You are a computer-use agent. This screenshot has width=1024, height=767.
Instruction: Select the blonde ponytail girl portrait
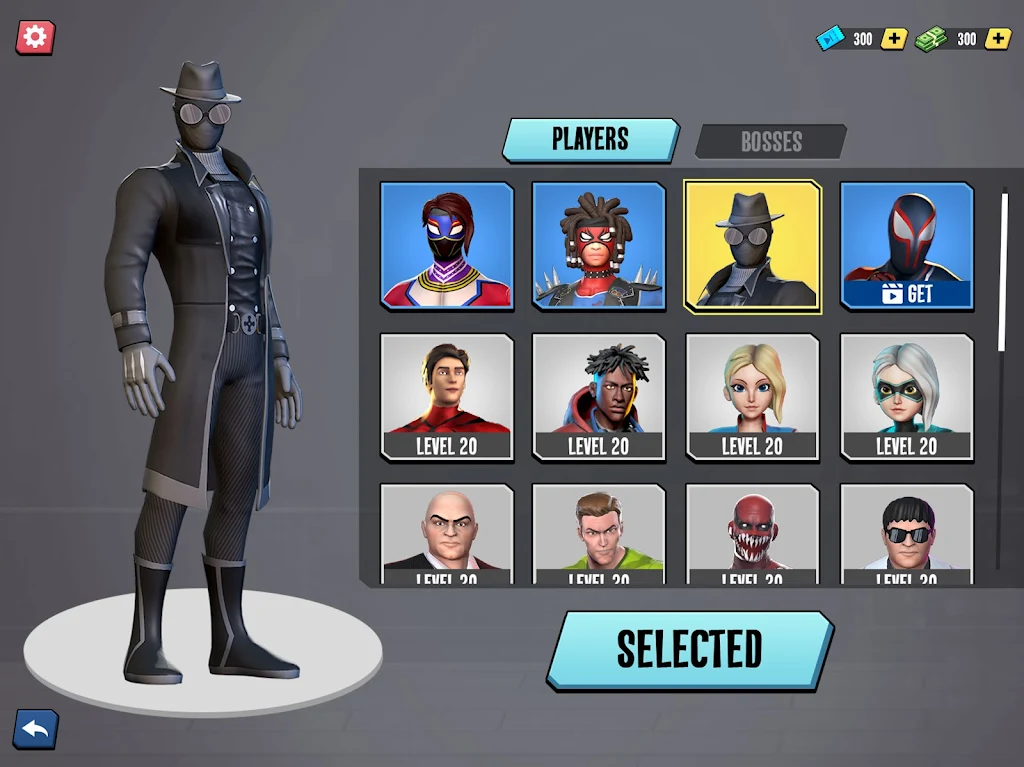click(x=752, y=397)
